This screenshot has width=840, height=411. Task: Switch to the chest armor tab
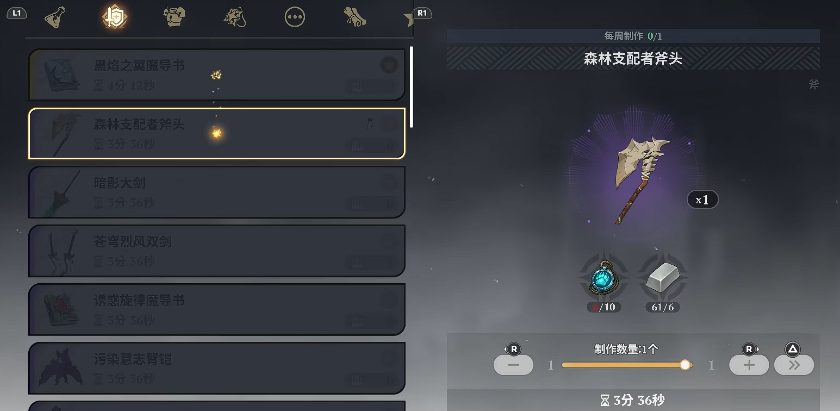pyautogui.click(x=174, y=16)
